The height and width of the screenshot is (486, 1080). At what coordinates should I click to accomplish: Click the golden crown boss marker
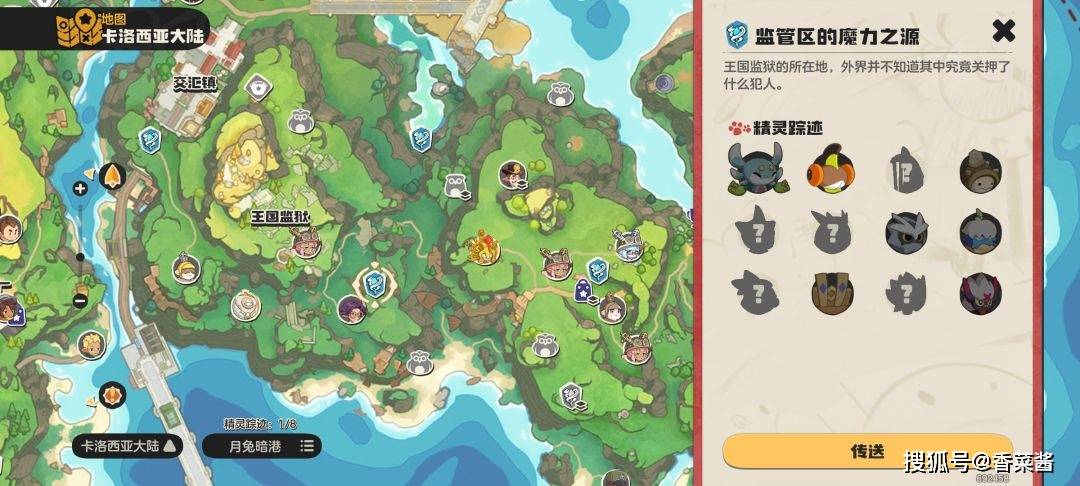484,247
